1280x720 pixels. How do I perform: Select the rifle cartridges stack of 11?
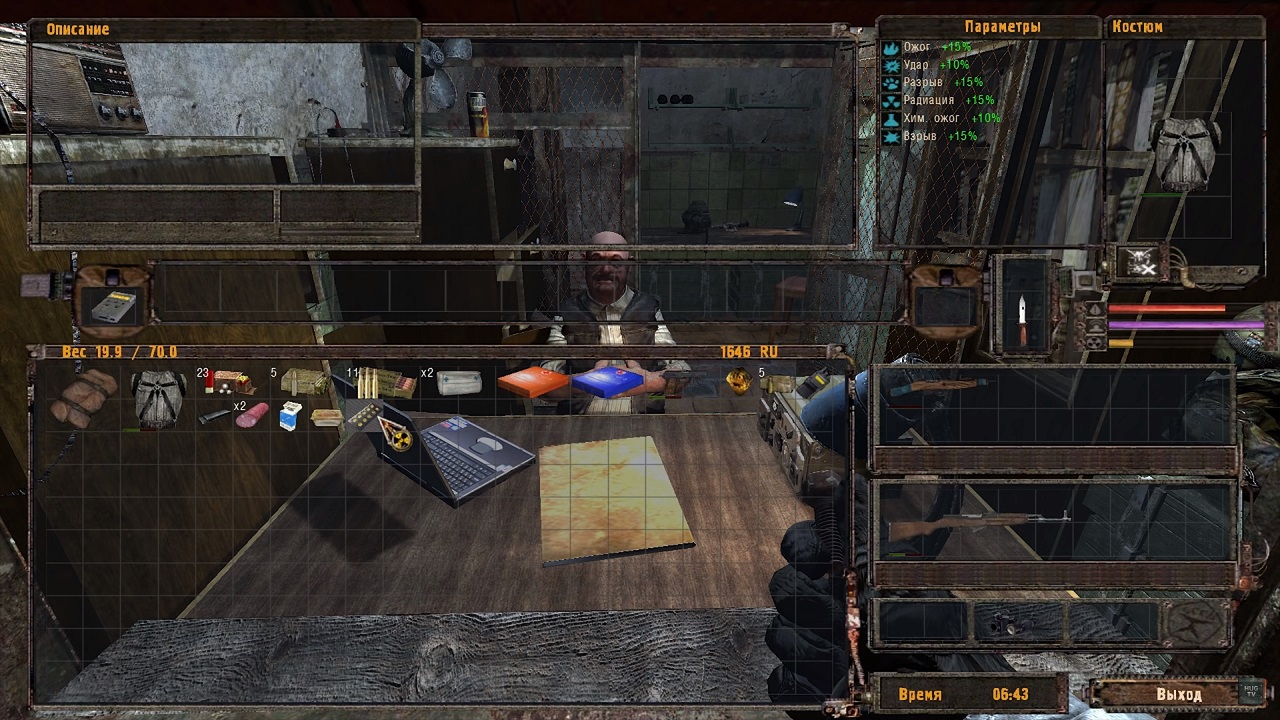click(x=385, y=381)
